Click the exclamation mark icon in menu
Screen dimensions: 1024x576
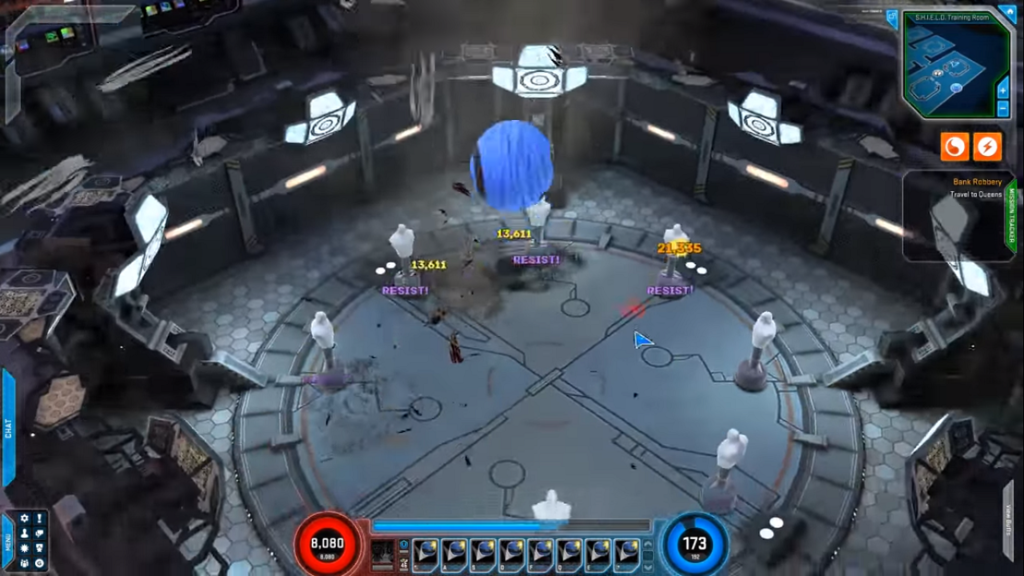pos(39,518)
